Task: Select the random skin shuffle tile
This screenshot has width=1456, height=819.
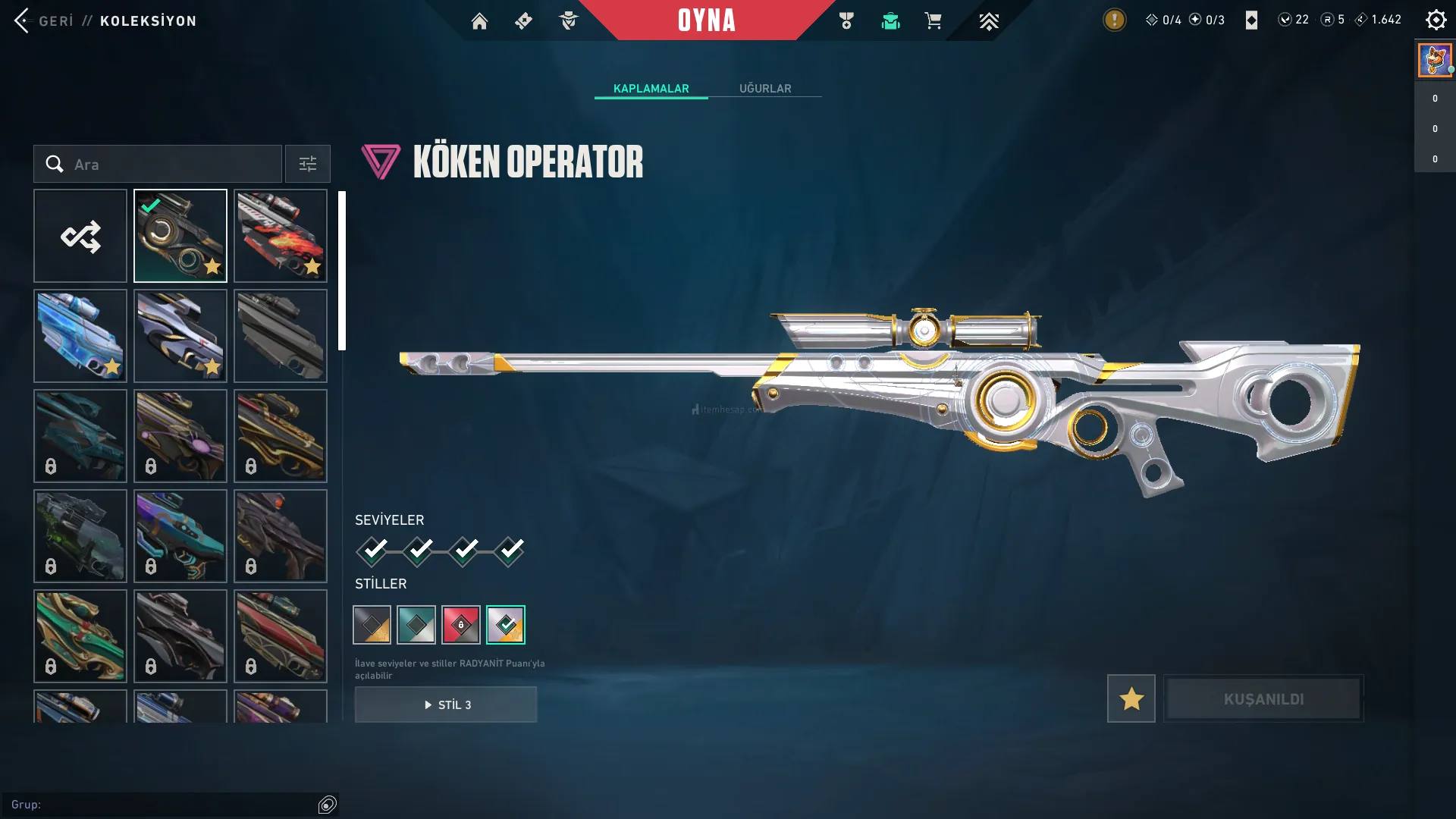Action: click(80, 236)
